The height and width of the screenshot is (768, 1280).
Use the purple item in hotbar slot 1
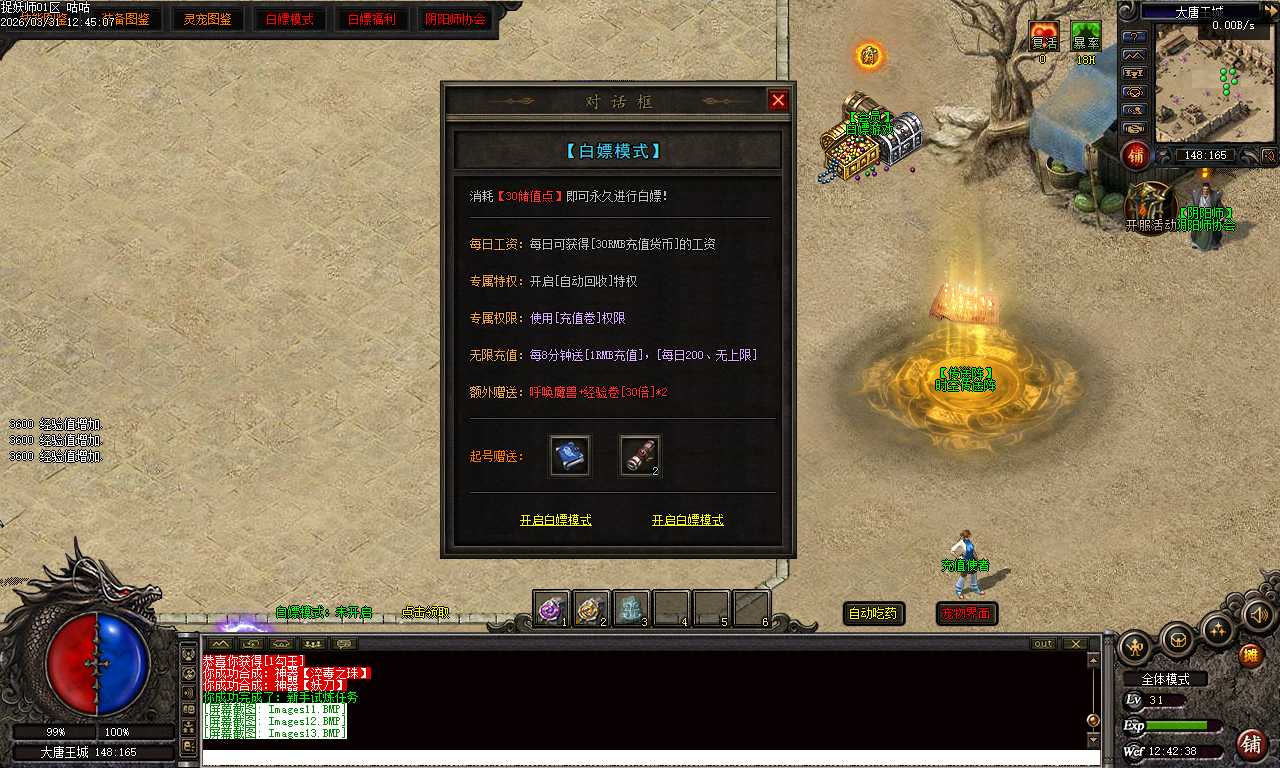coord(551,608)
